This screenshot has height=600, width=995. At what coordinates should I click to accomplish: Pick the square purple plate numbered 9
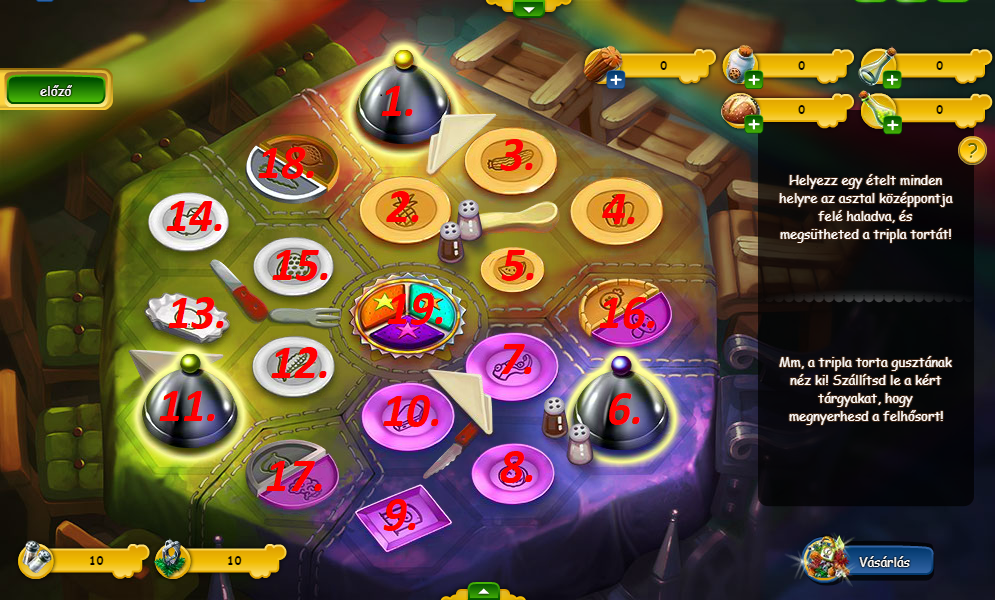coord(402,516)
